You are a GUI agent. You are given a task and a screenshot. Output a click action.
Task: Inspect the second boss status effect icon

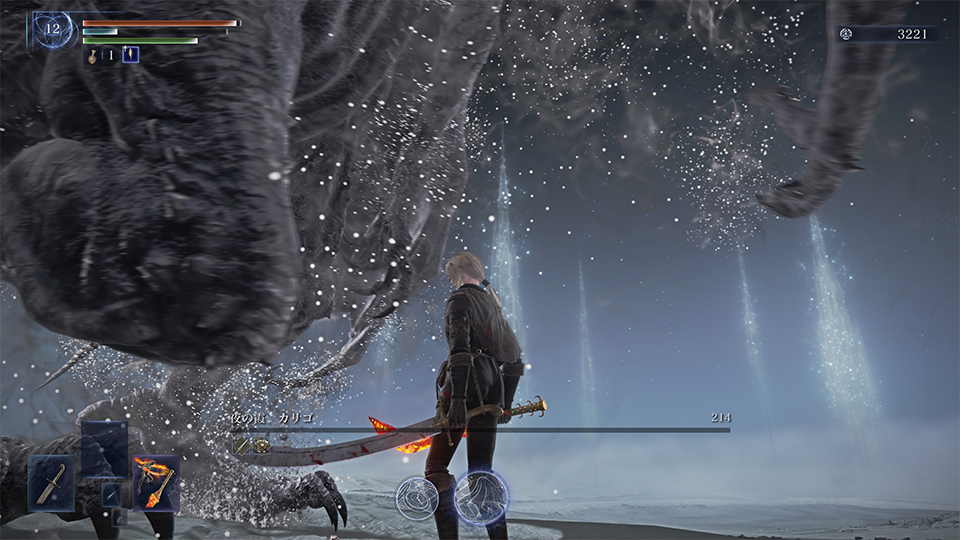(x=261, y=446)
